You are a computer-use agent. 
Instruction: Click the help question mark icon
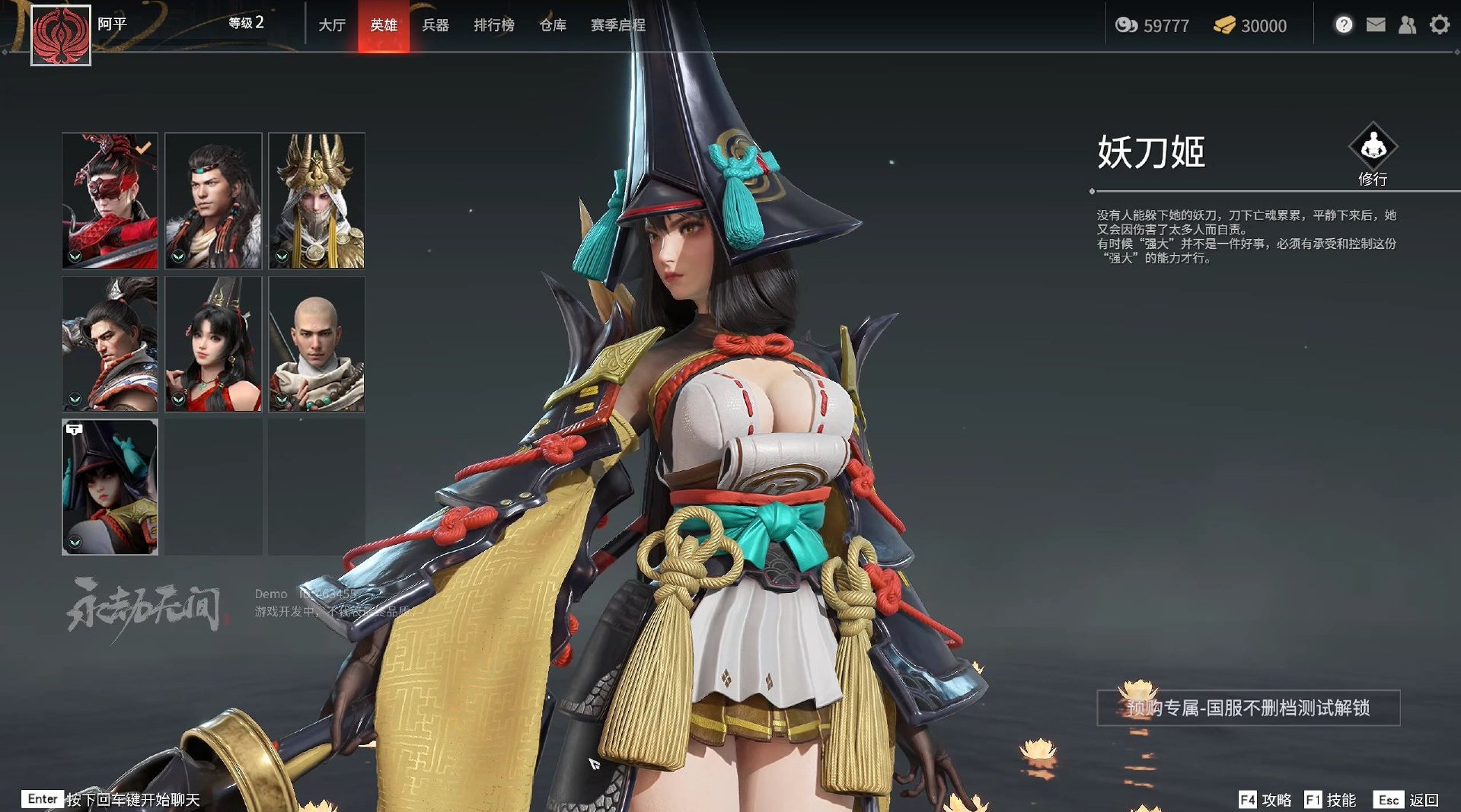click(x=1342, y=24)
